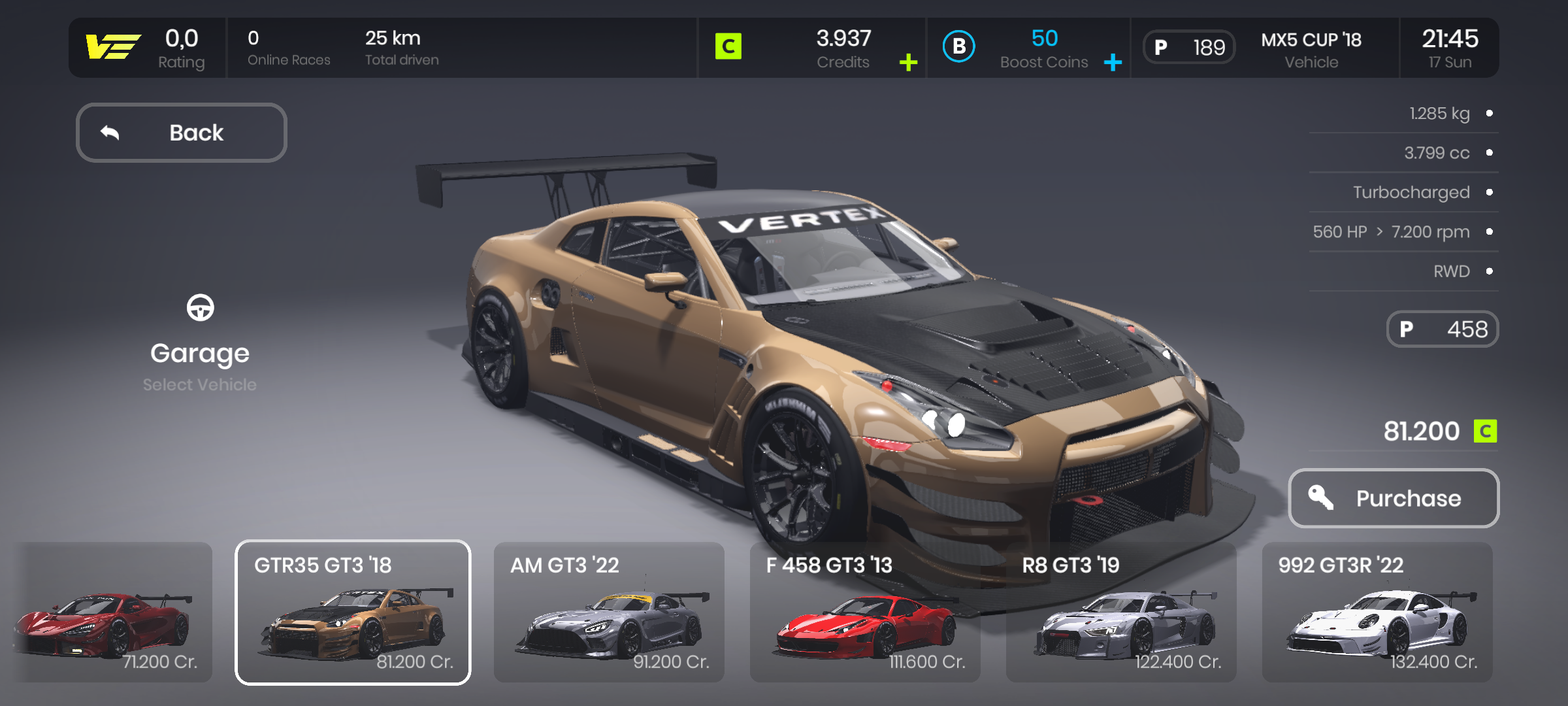This screenshot has width=1568, height=706.
Task: Choose the 992 GT3R '22 vehicle
Action: click(1377, 613)
